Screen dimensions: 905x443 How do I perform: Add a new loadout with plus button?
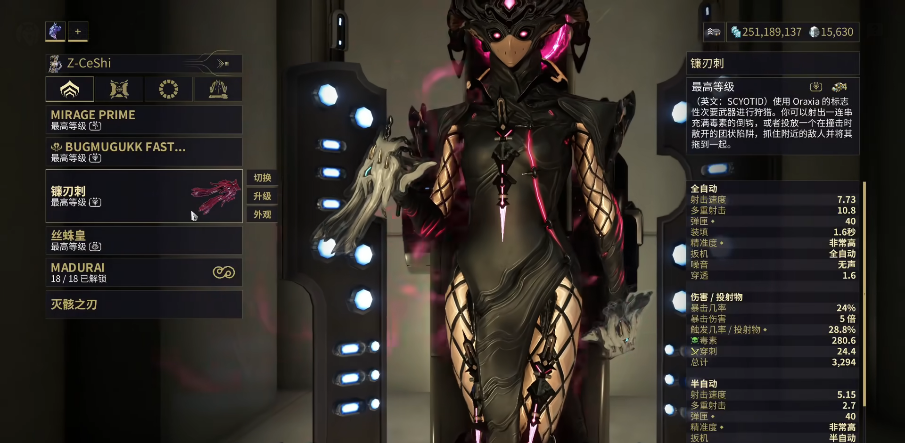click(x=78, y=31)
